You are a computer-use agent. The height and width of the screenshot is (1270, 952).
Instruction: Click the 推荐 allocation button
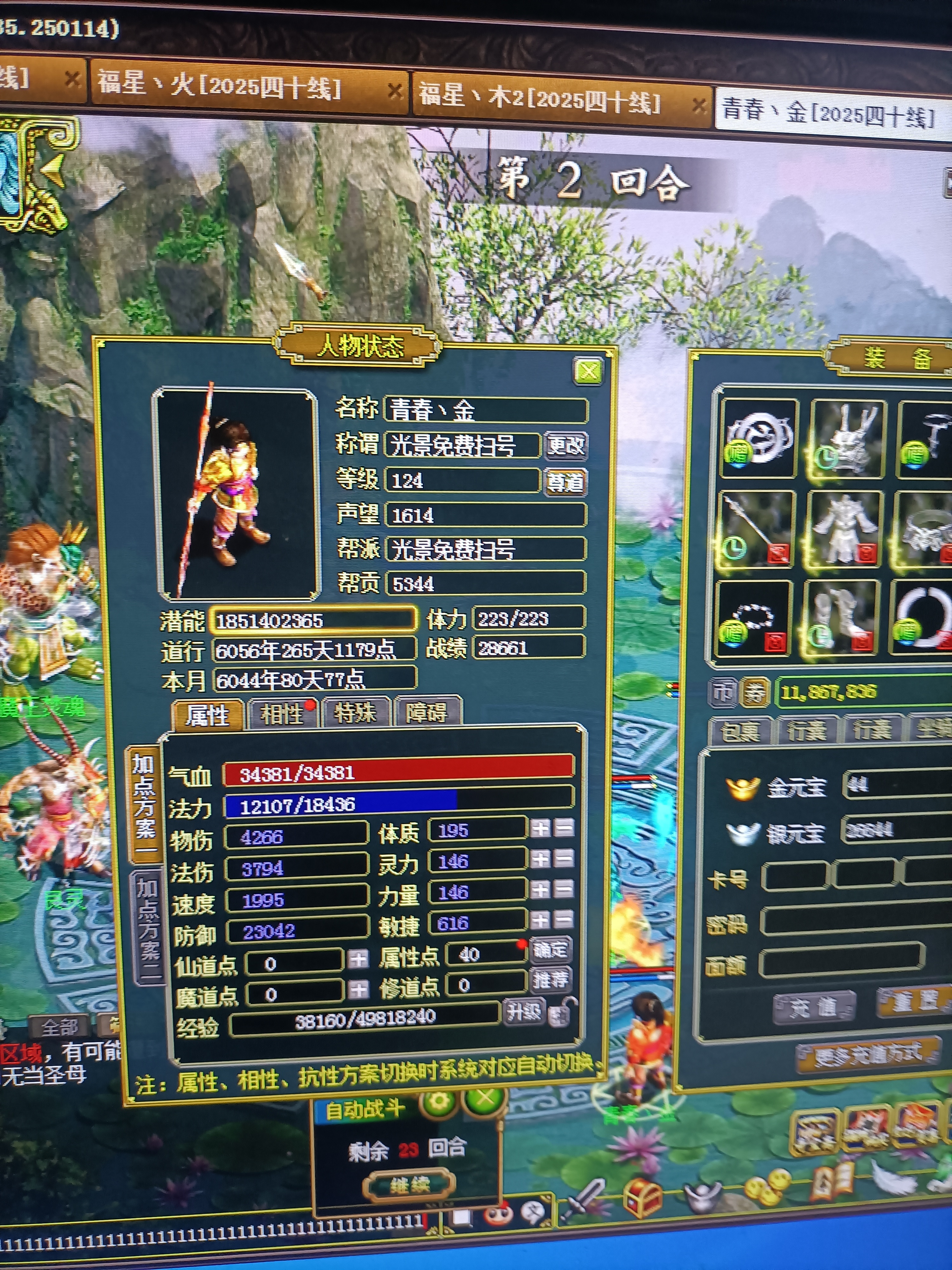coord(550,980)
